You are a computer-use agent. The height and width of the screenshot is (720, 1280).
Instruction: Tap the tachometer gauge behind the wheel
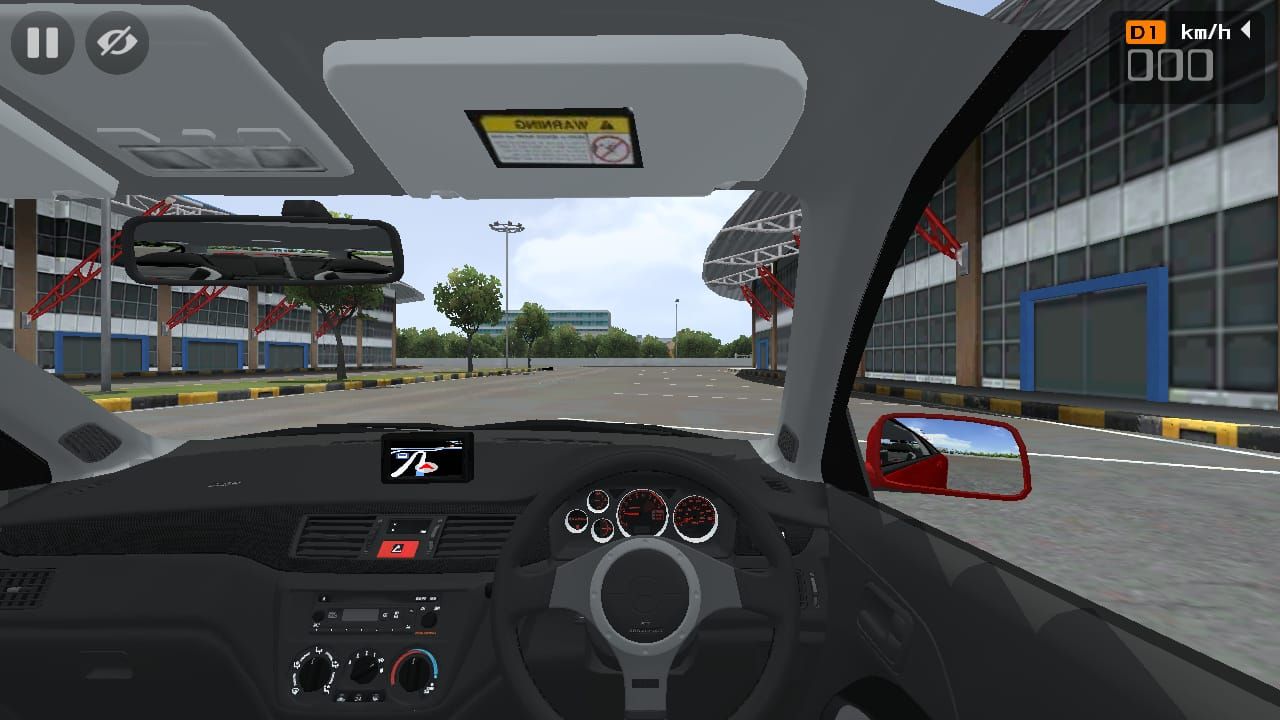(642, 513)
